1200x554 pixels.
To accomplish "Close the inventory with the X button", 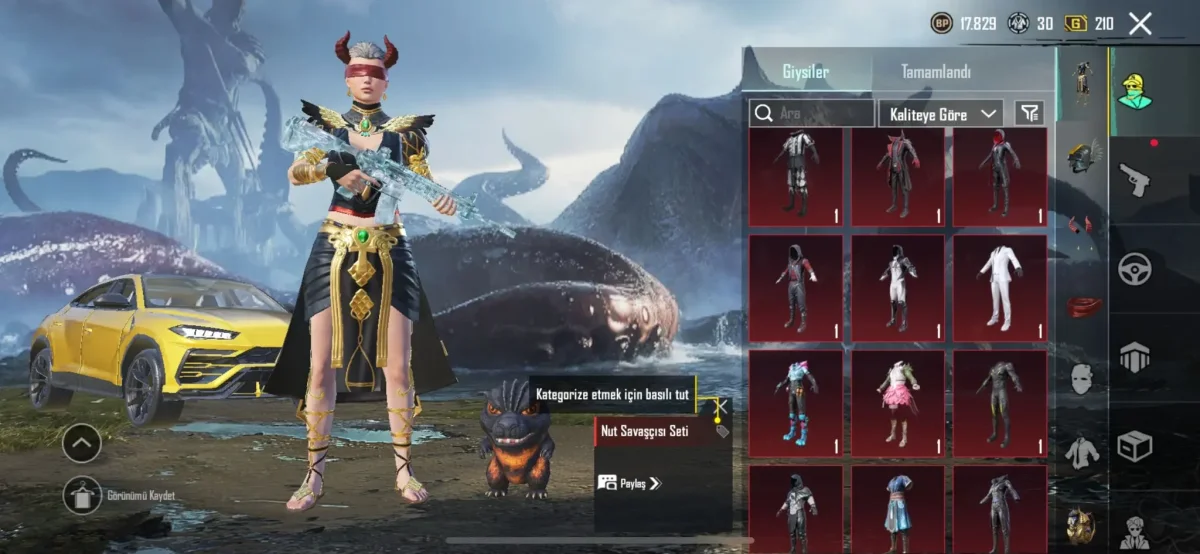I will click(x=1140, y=24).
